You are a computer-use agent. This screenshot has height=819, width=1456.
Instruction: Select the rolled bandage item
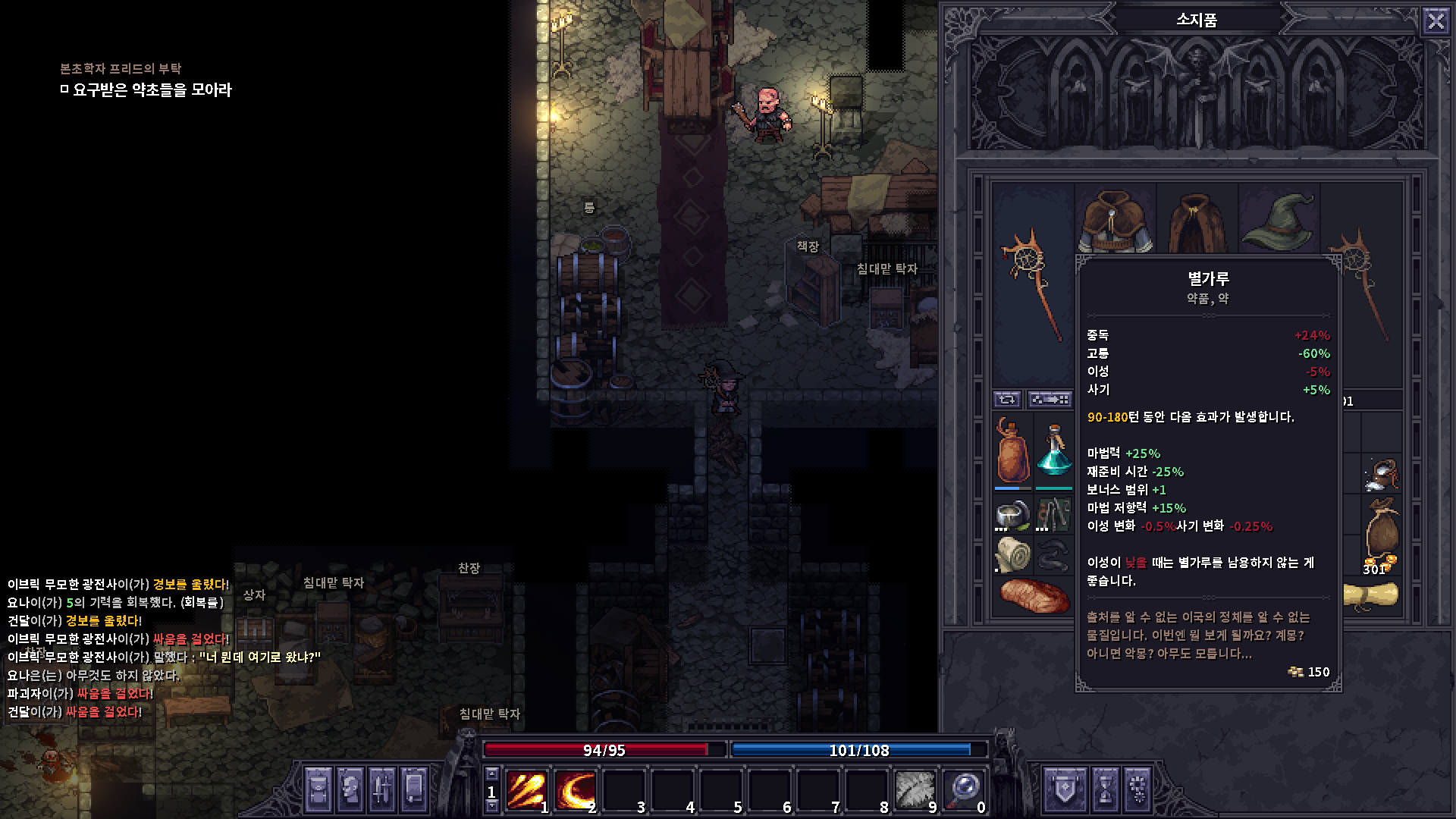[1012, 554]
